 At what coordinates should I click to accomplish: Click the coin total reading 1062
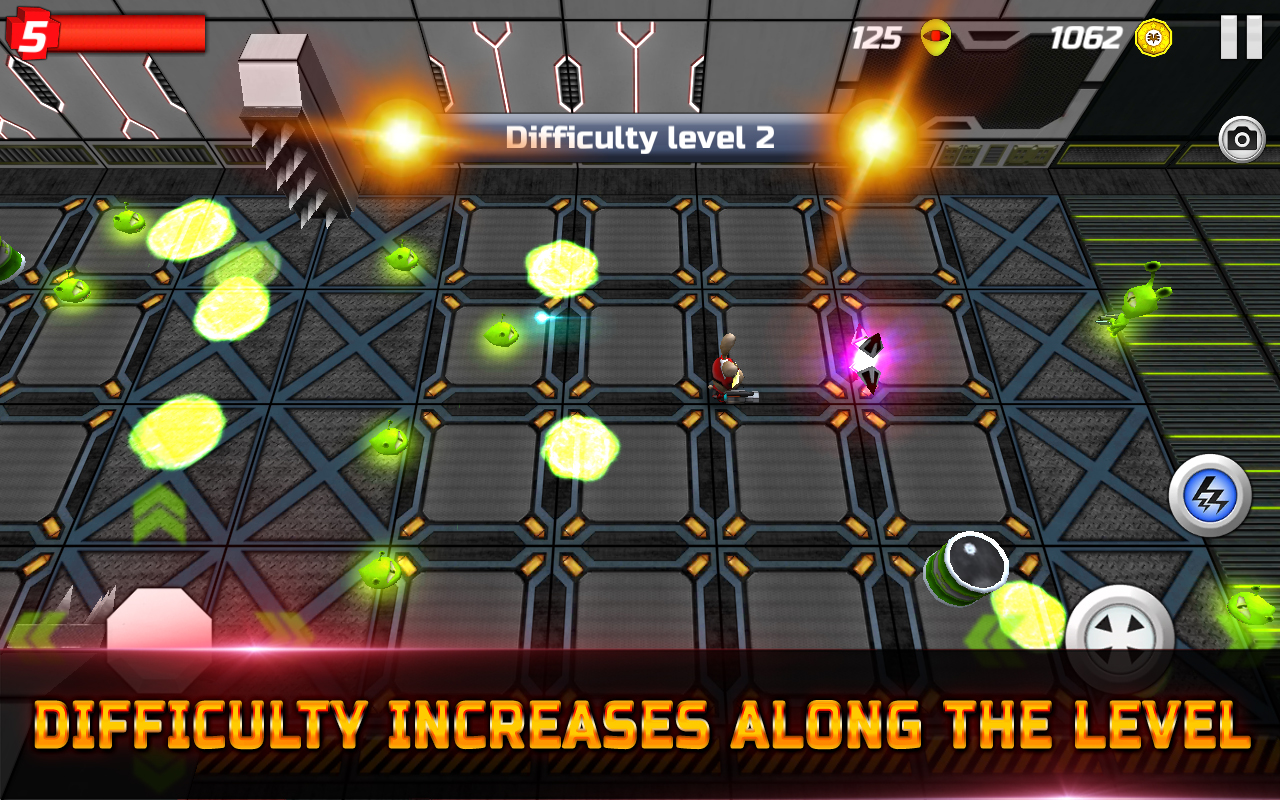pos(1085,40)
